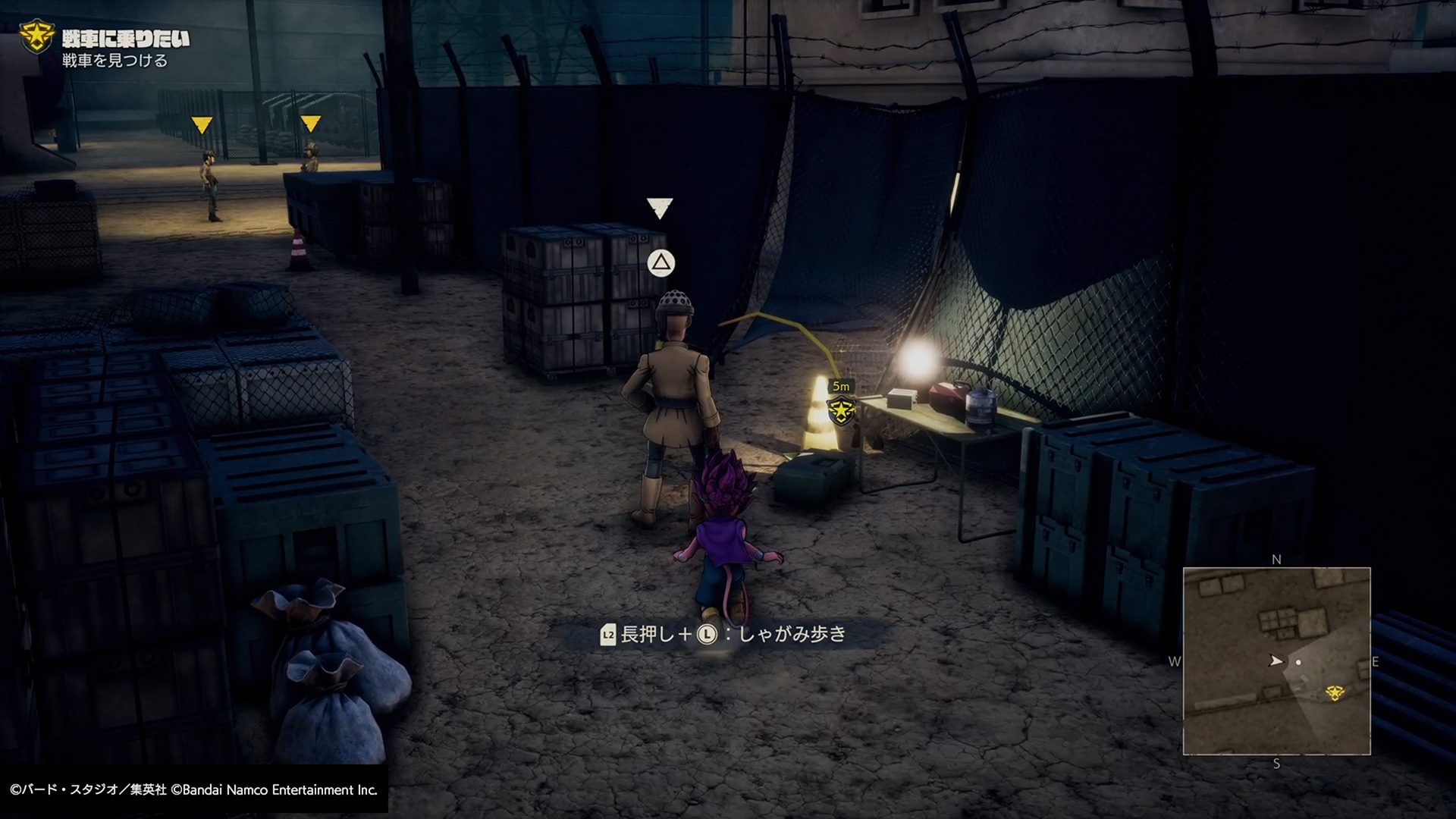Select the yellow quest badge on the minimap

click(1335, 692)
